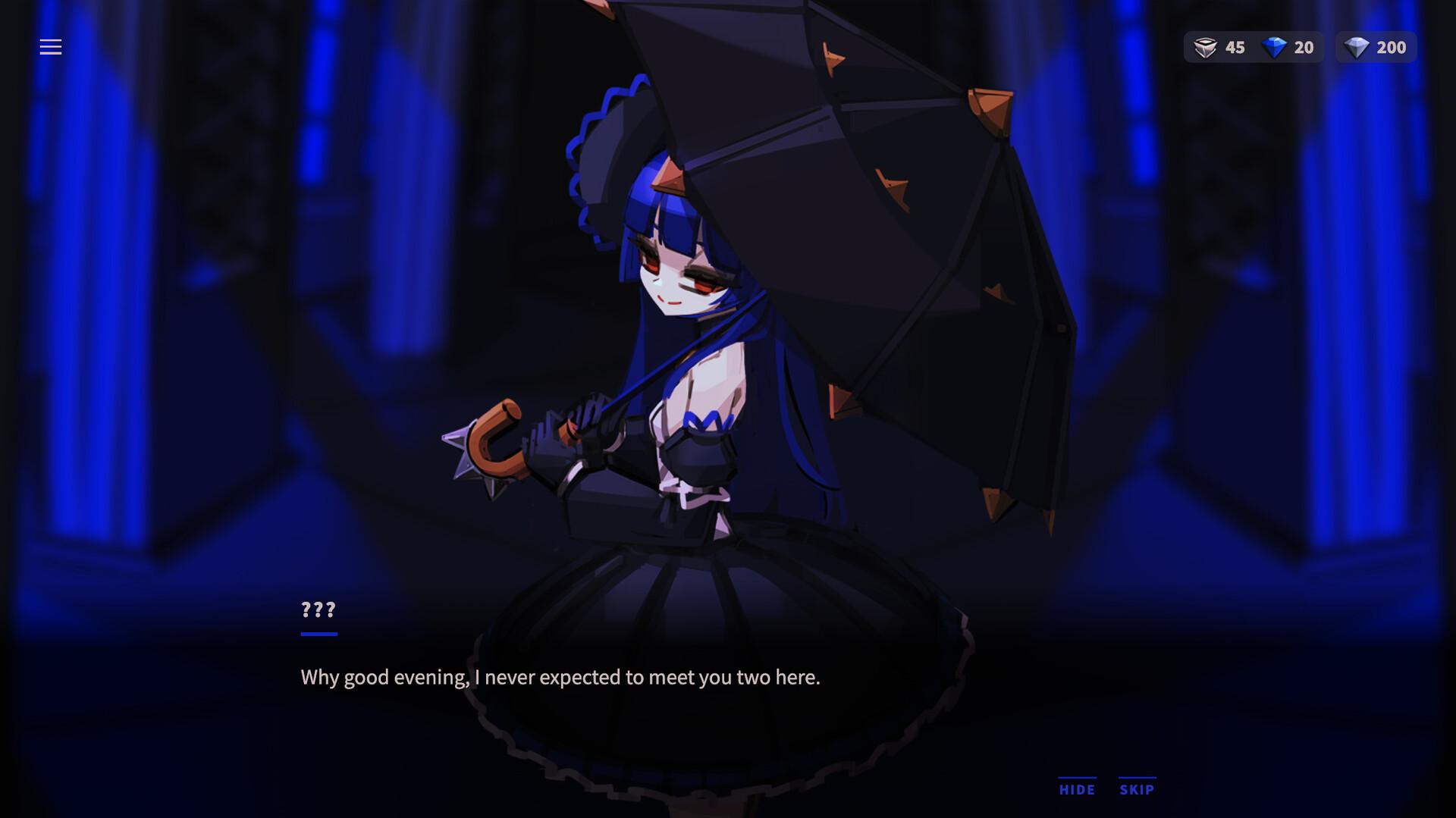Image resolution: width=1456 pixels, height=818 pixels.
Task: Skip the current dialogue with SKIP
Action: [1135, 790]
